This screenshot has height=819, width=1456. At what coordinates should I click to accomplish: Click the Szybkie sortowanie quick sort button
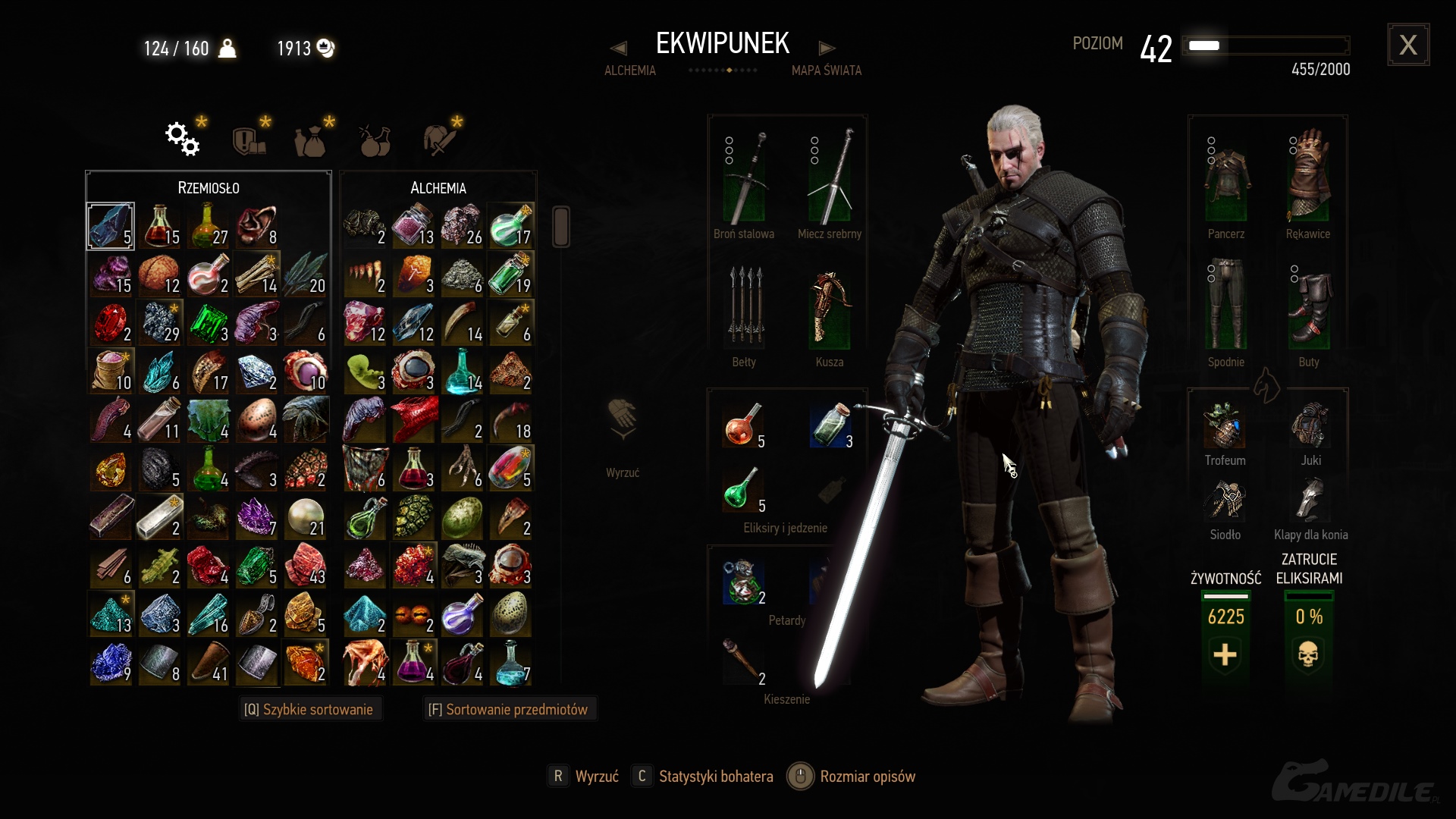[x=309, y=710]
